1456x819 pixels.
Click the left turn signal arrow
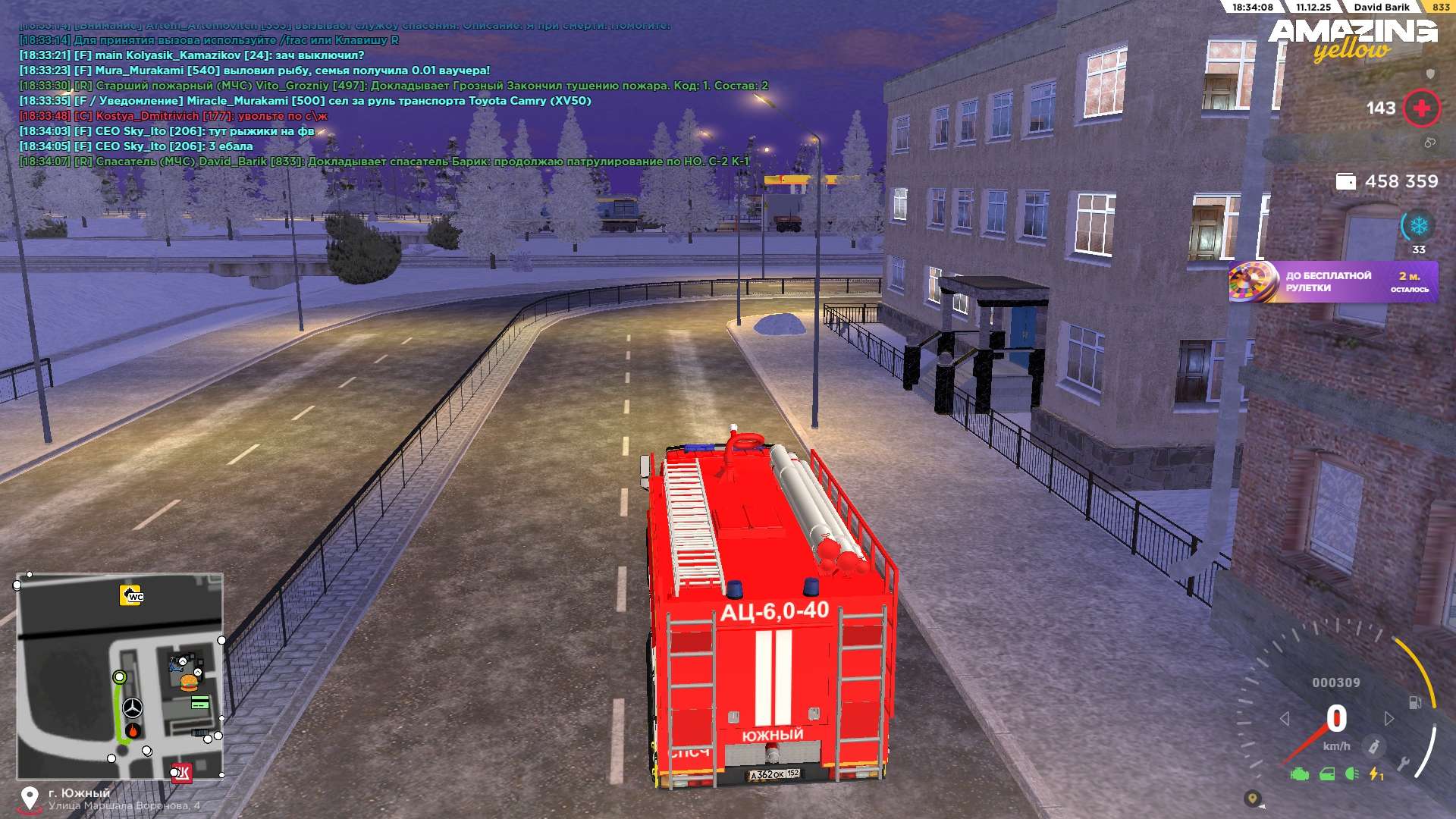pos(1285,718)
